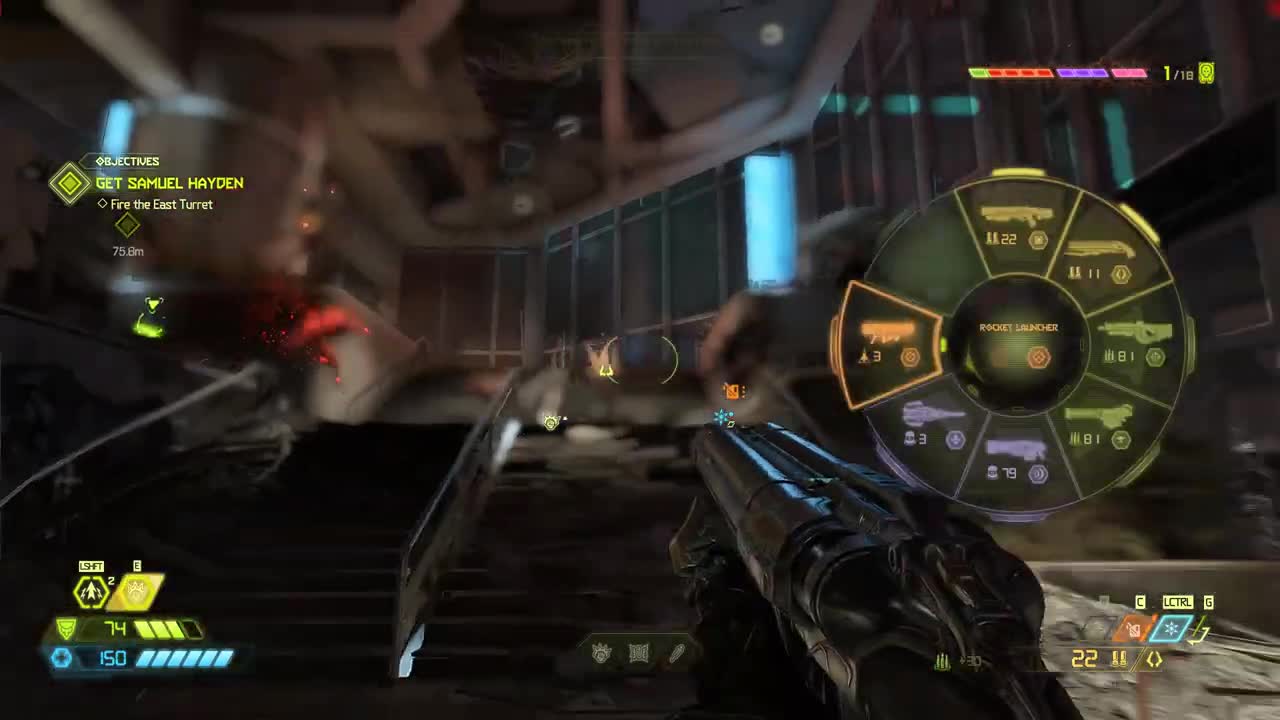Image resolution: width=1280 pixels, height=720 pixels.
Task: Pick the shotgun showing 11 shells
Action: click(1098, 261)
